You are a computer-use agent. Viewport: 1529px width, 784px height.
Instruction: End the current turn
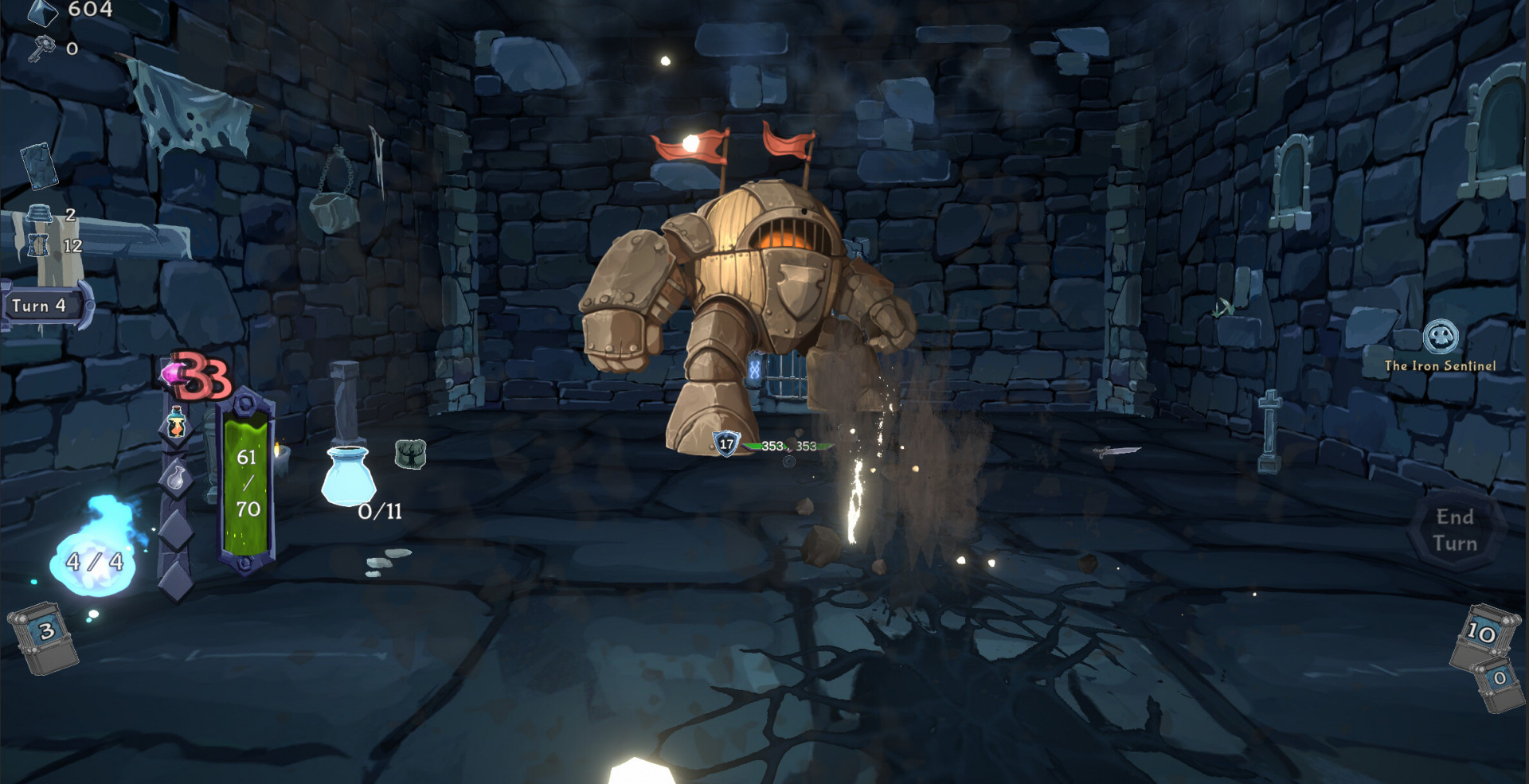[1454, 530]
